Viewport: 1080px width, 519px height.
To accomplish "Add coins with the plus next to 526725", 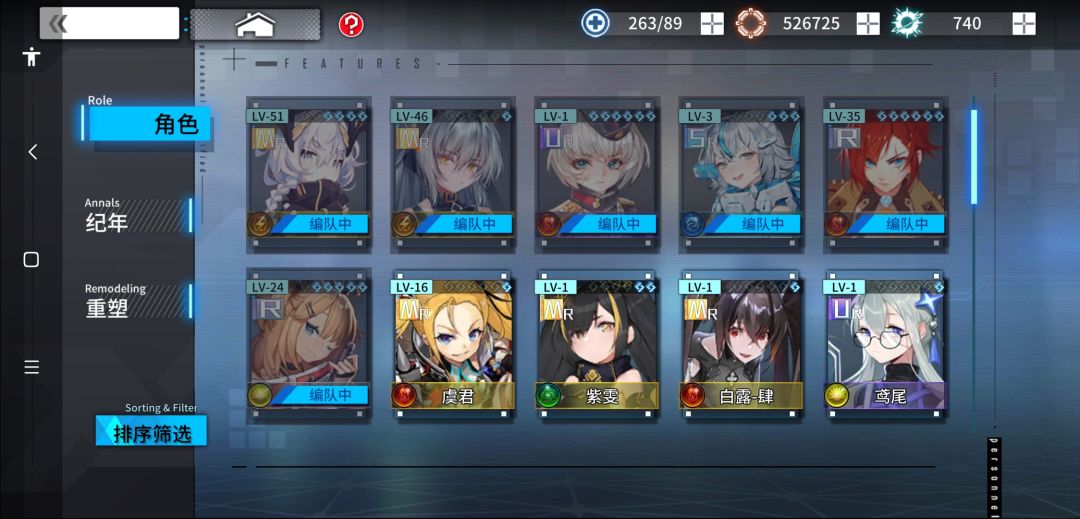I will (868, 23).
